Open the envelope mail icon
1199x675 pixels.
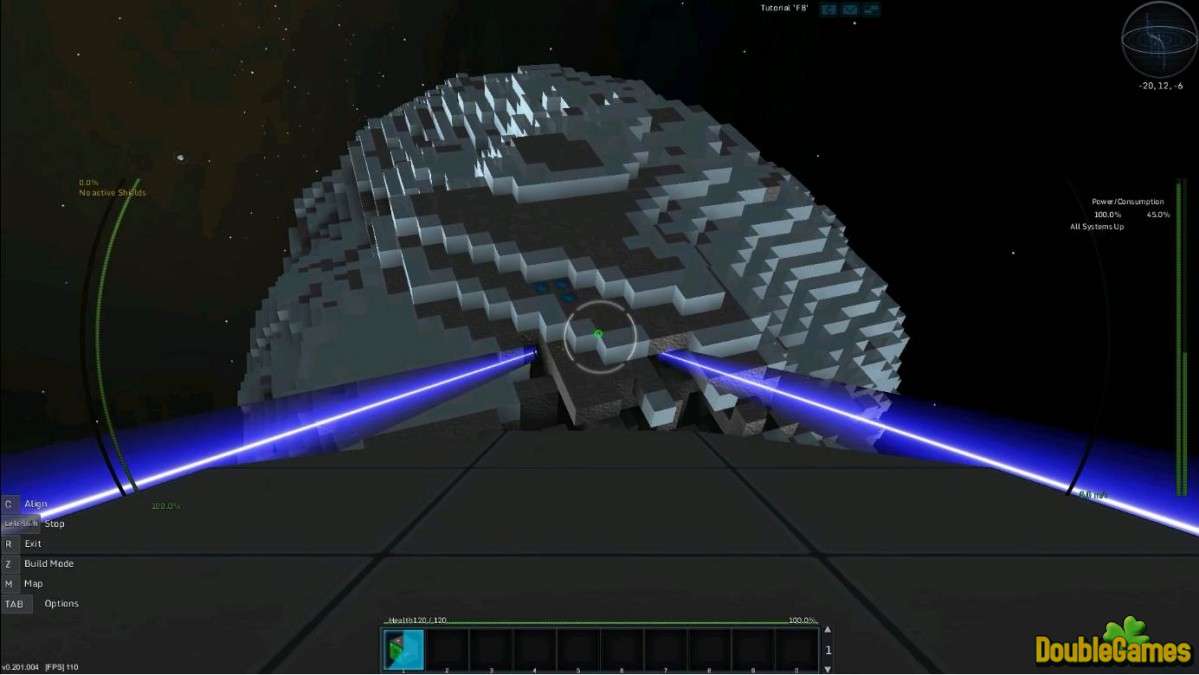pyautogui.click(x=850, y=10)
